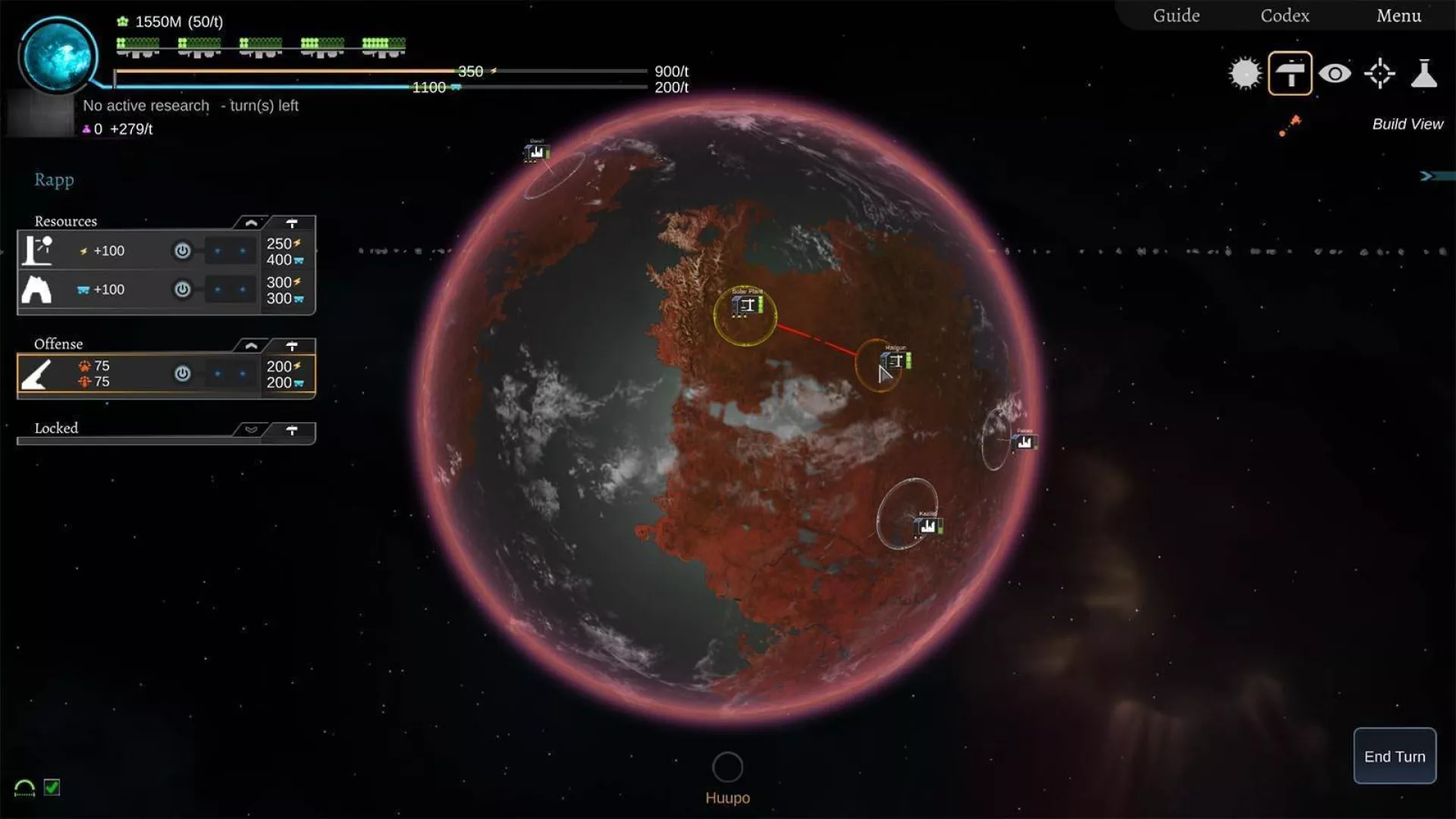This screenshot has height=819, width=1456.
Task: Switch to the sun view icon
Action: click(1244, 74)
